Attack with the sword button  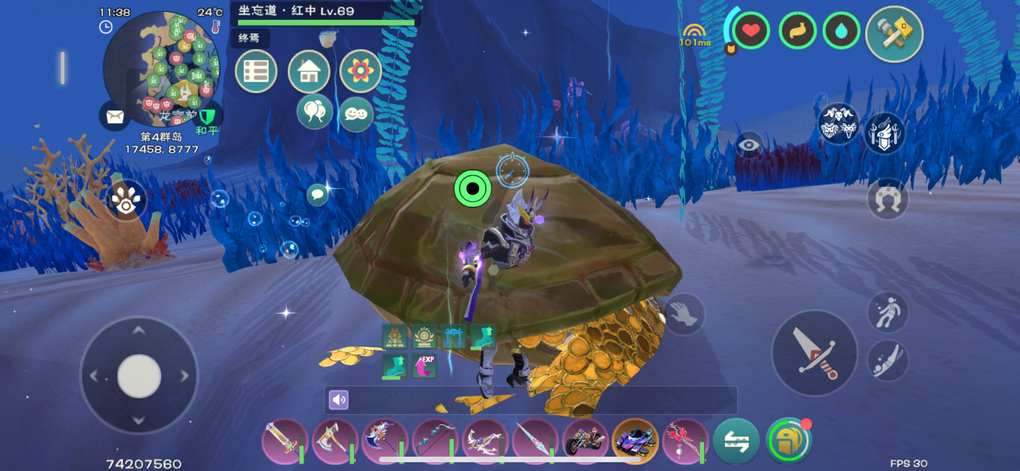coord(814,353)
